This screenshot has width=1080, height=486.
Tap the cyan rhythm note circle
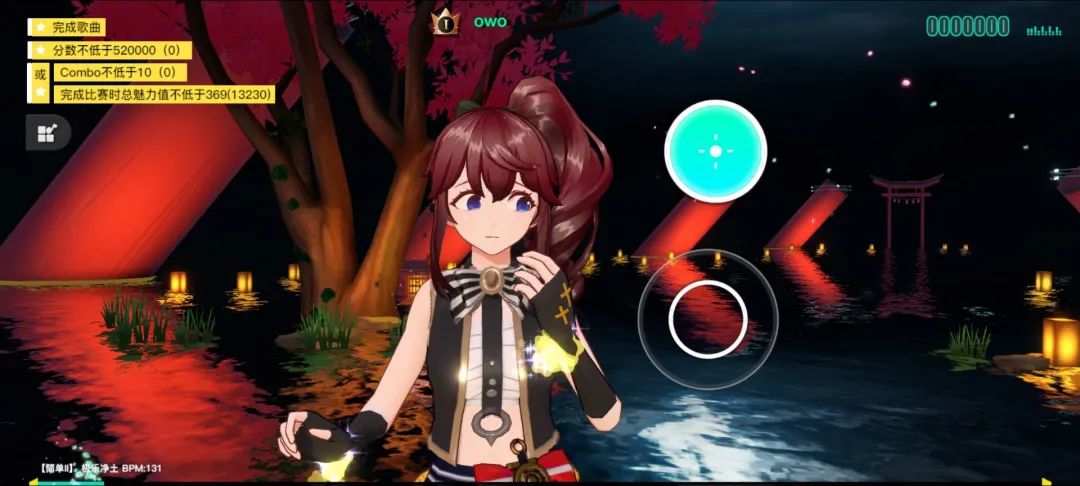715,151
